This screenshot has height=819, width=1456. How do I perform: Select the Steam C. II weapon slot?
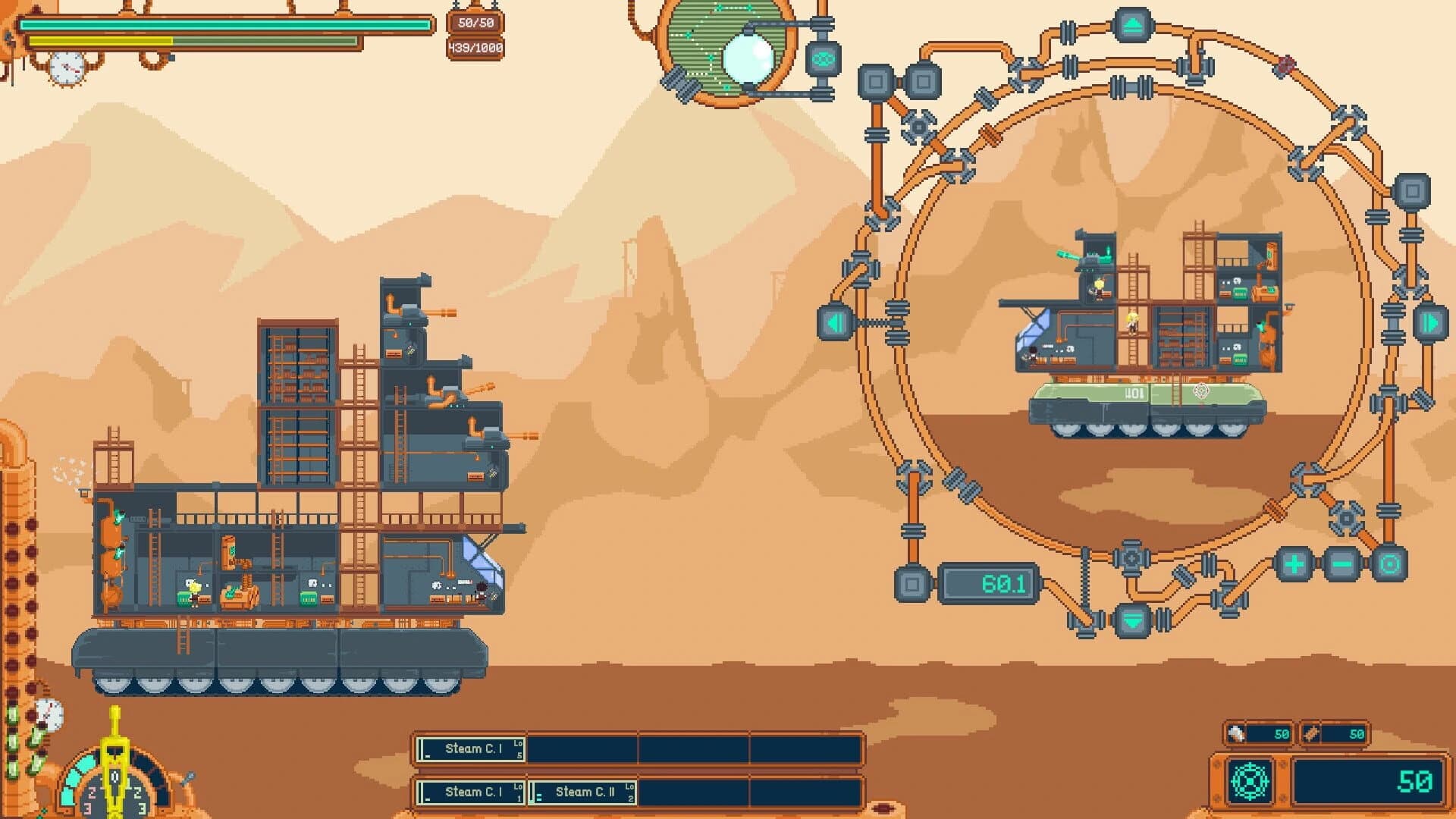(584, 792)
